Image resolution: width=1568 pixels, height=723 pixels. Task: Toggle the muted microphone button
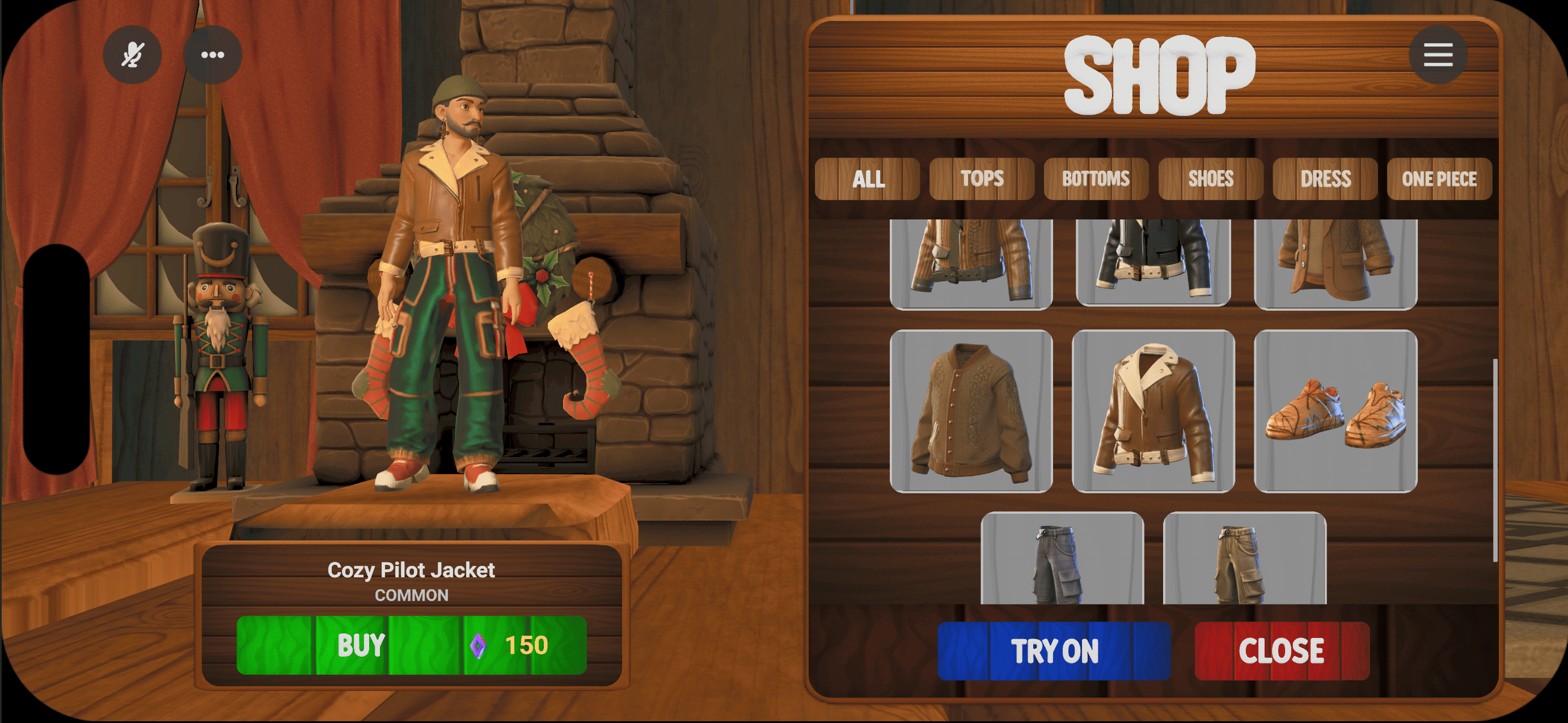point(132,55)
